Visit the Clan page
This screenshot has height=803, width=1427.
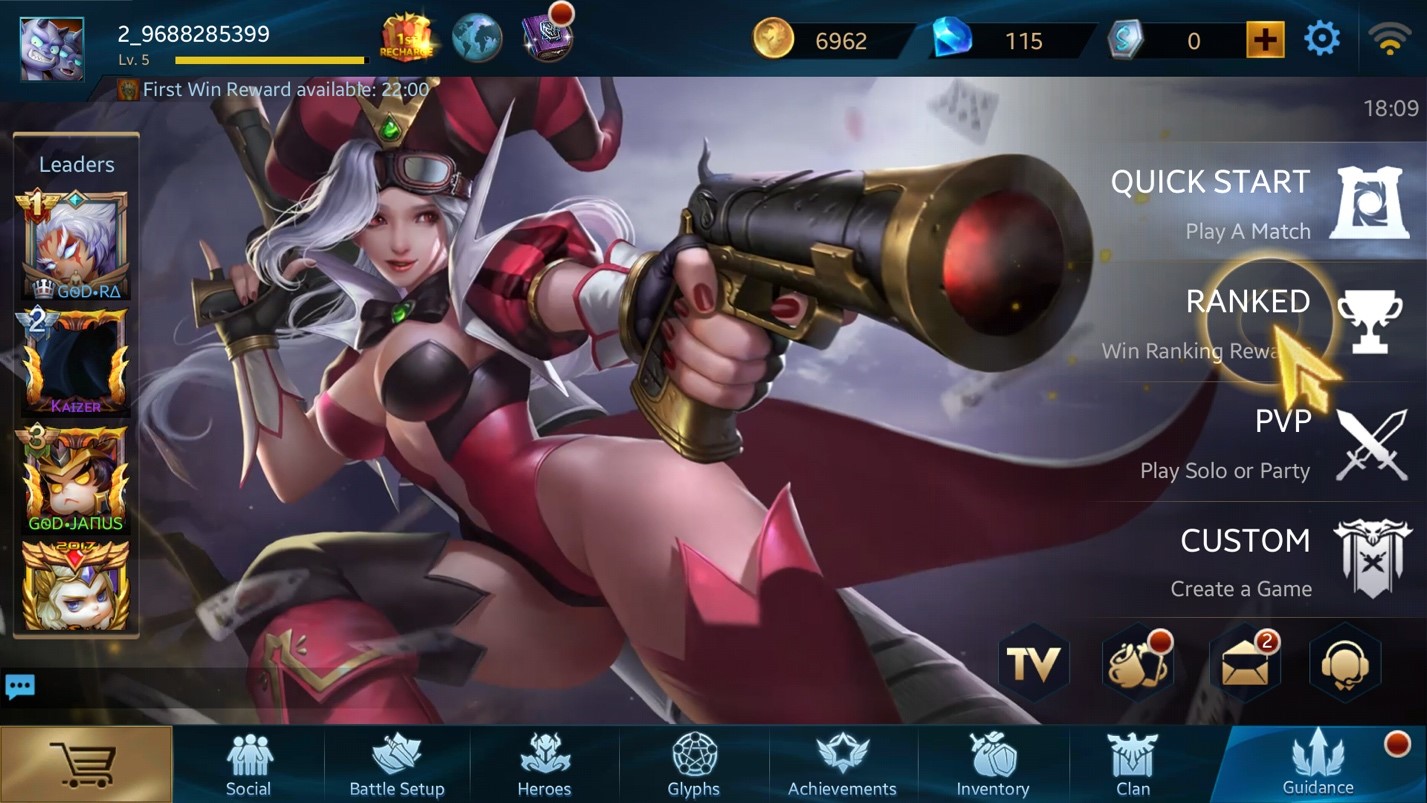click(x=1133, y=765)
